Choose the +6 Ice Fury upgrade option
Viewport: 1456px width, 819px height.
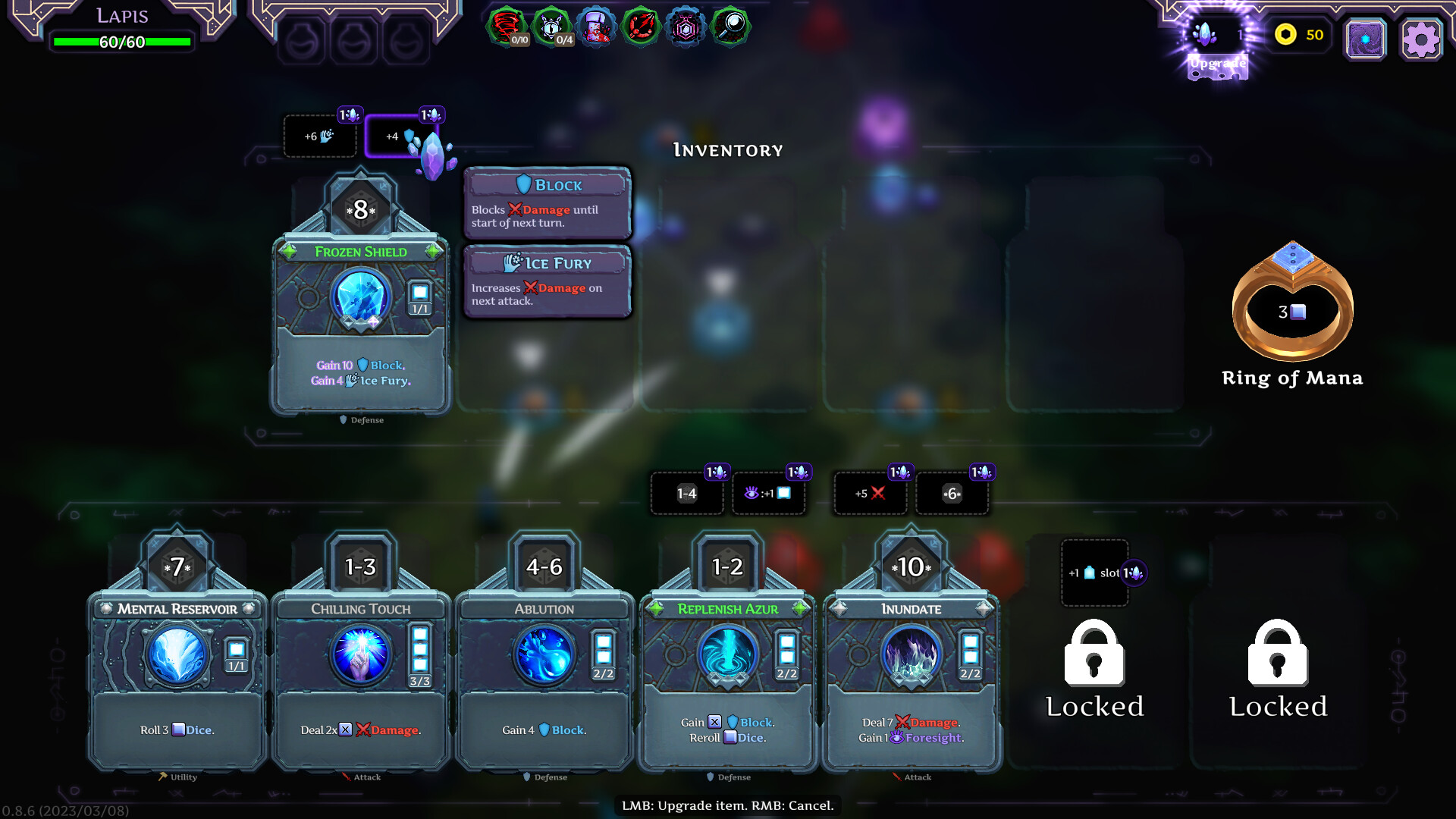pos(320,136)
